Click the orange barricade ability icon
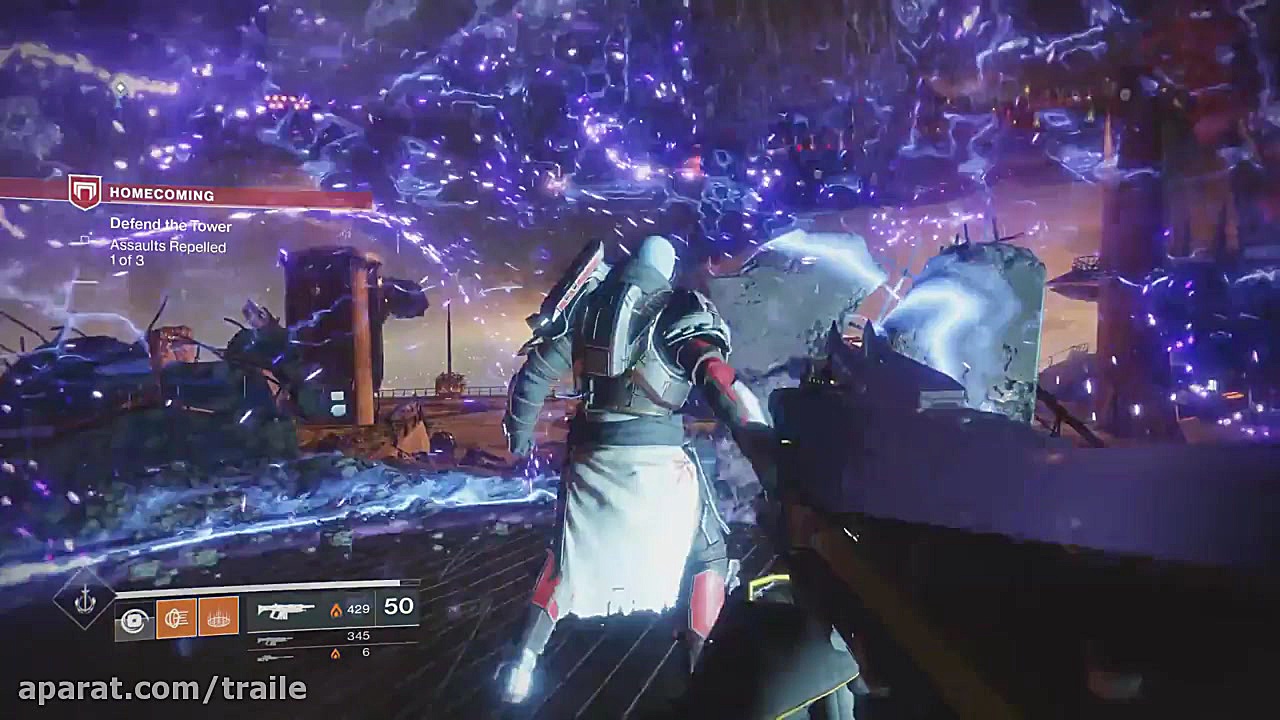This screenshot has height=720, width=1280. pyautogui.click(x=219, y=617)
